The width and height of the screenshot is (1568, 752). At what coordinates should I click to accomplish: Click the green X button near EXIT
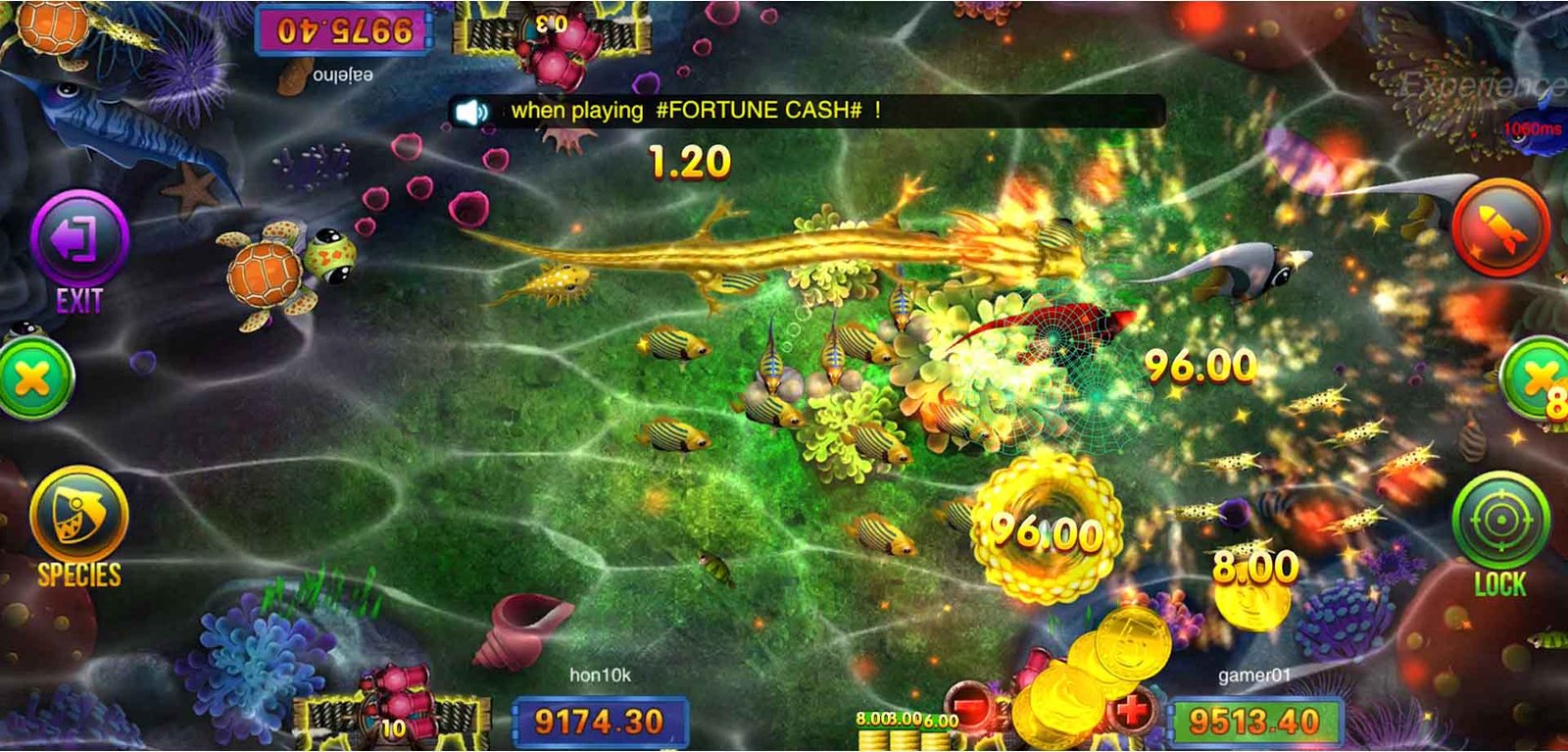click(34, 379)
